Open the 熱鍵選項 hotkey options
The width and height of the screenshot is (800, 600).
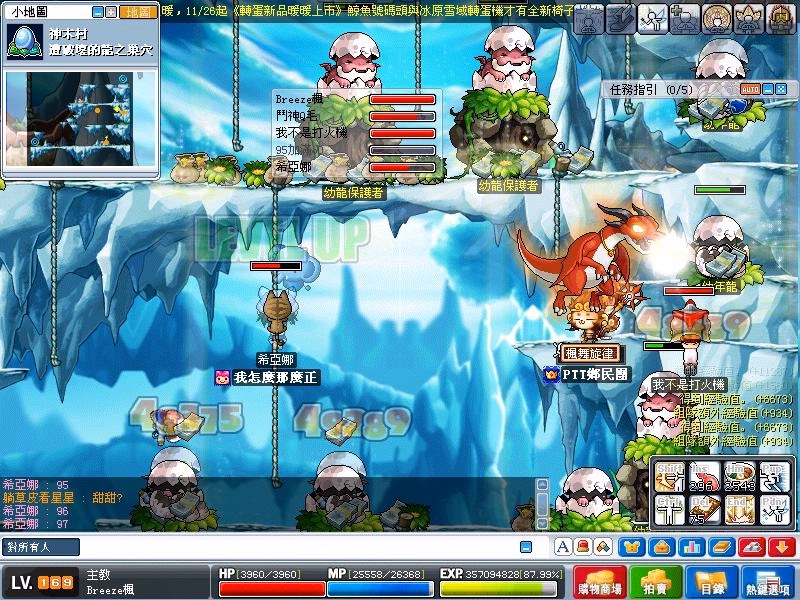[x=769, y=582]
